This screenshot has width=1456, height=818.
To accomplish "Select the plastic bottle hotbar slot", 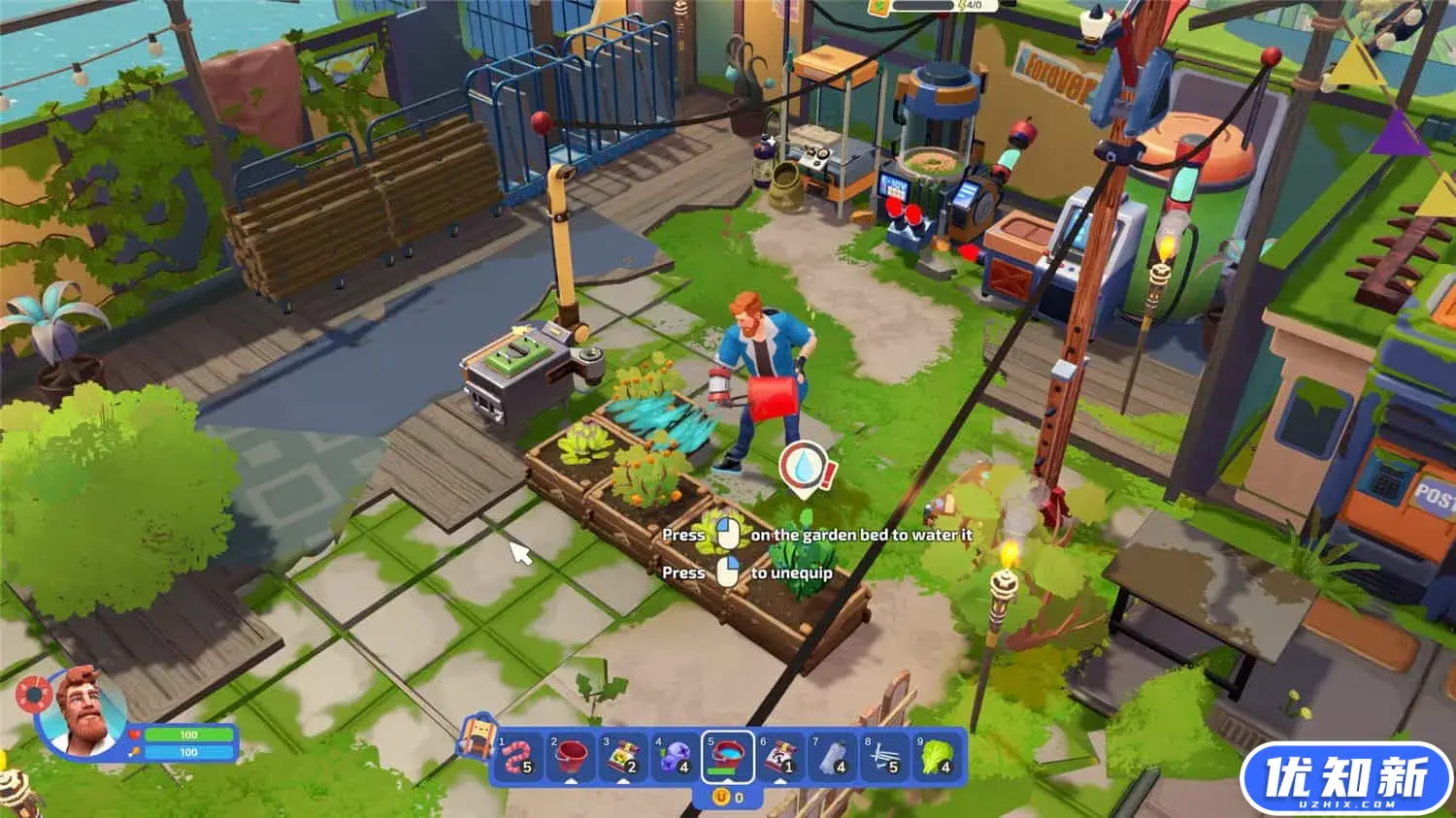I will [x=833, y=756].
